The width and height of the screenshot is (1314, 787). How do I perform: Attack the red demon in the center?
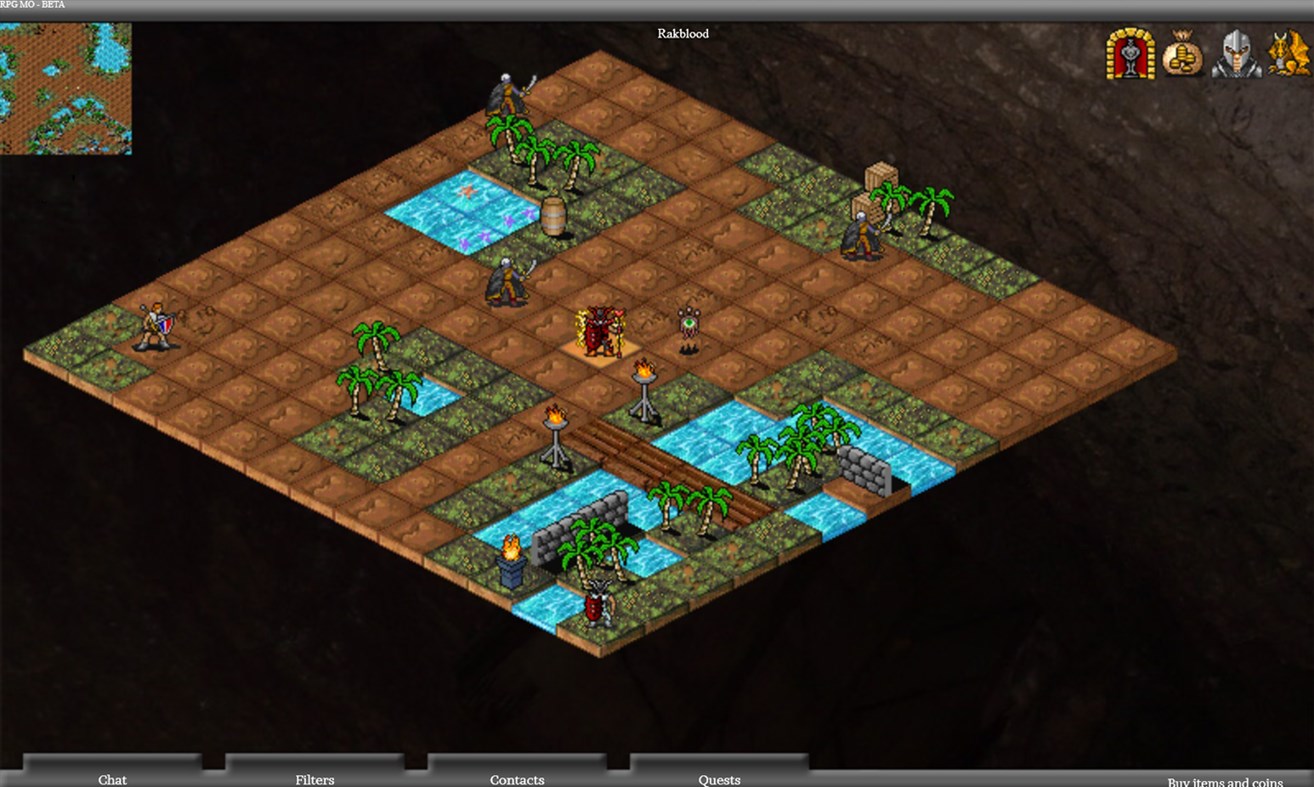[601, 330]
